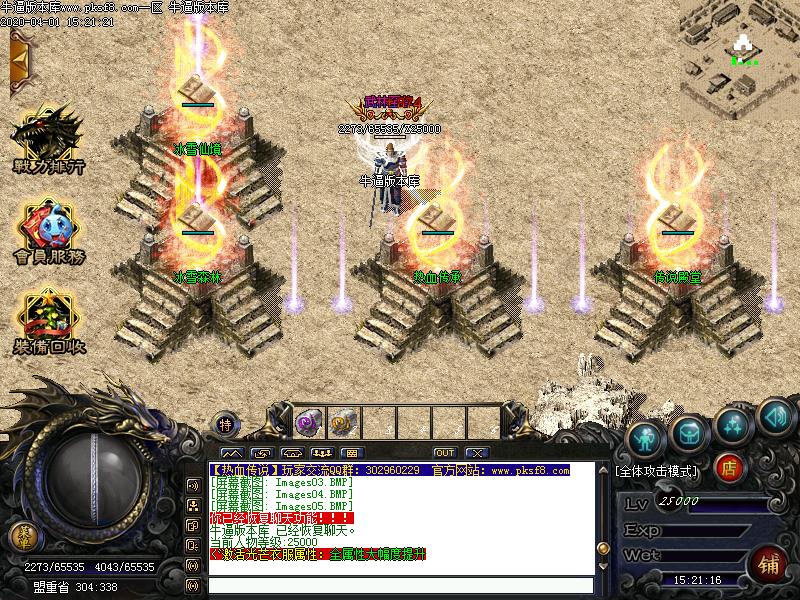Open the 裝備回收 equipment recycle icon
The height and width of the screenshot is (600, 800).
pyautogui.click(x=47, y=322)
